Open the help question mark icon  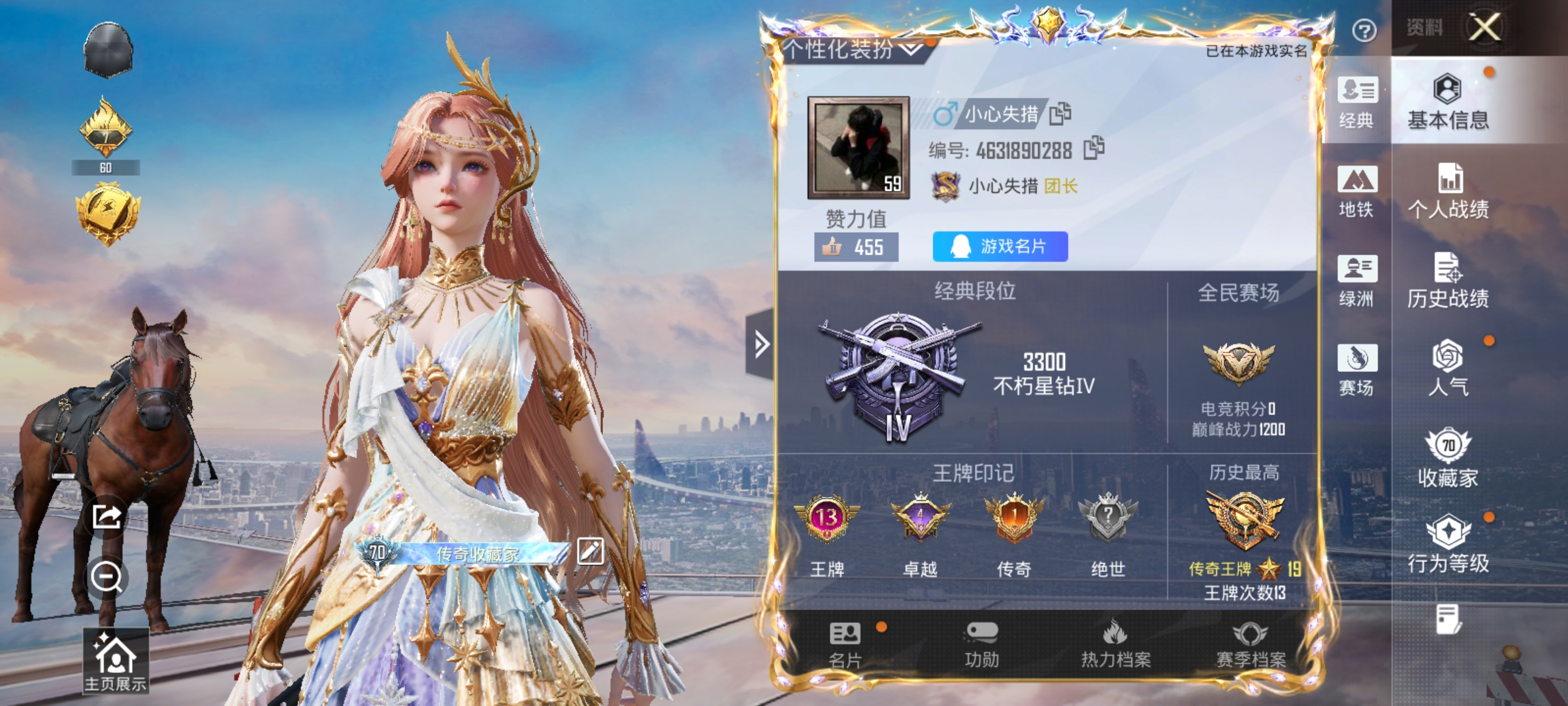[x=1365, y=31]
